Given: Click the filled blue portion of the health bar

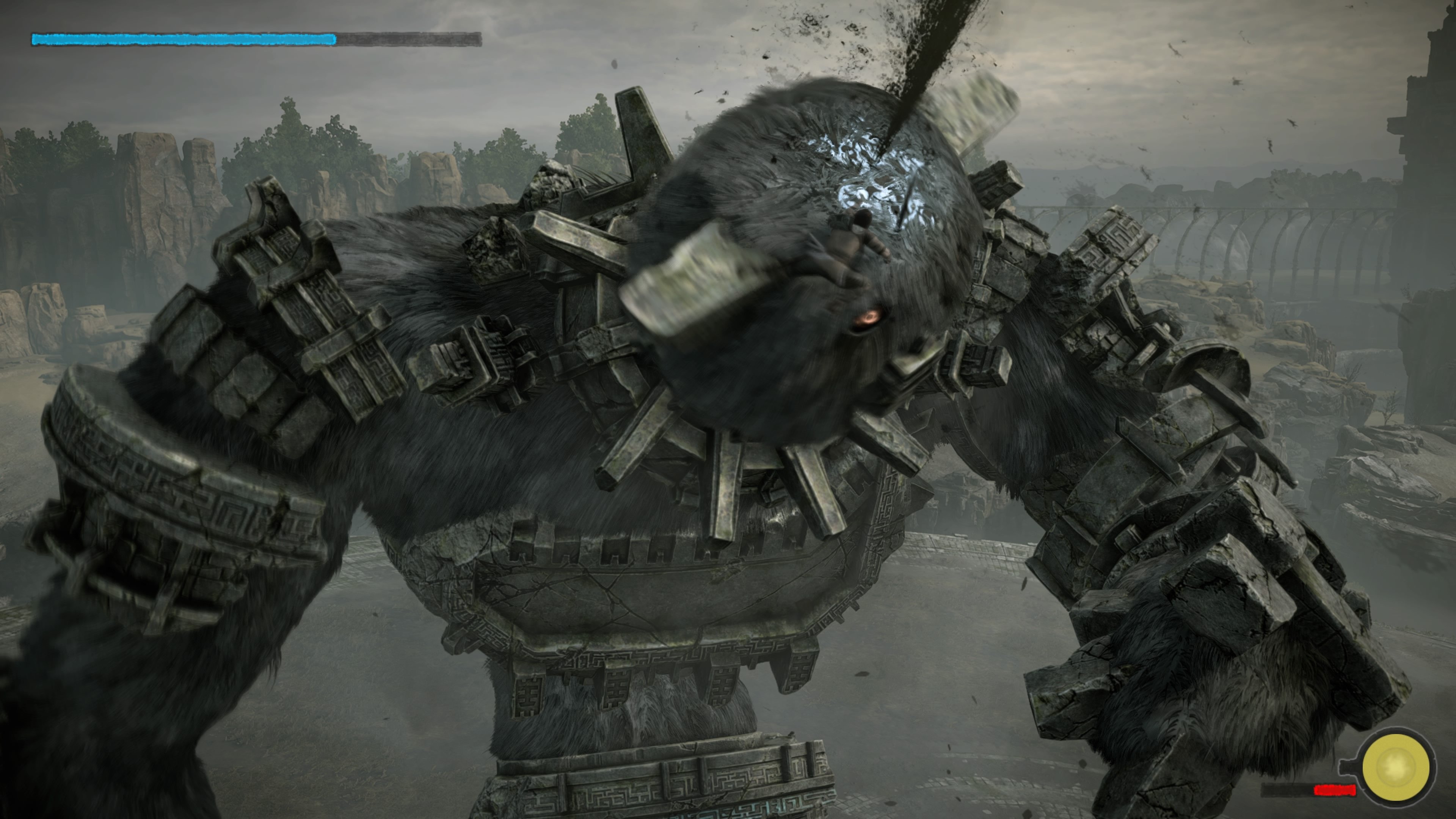Looking at the screenshot, I should 181,39.
